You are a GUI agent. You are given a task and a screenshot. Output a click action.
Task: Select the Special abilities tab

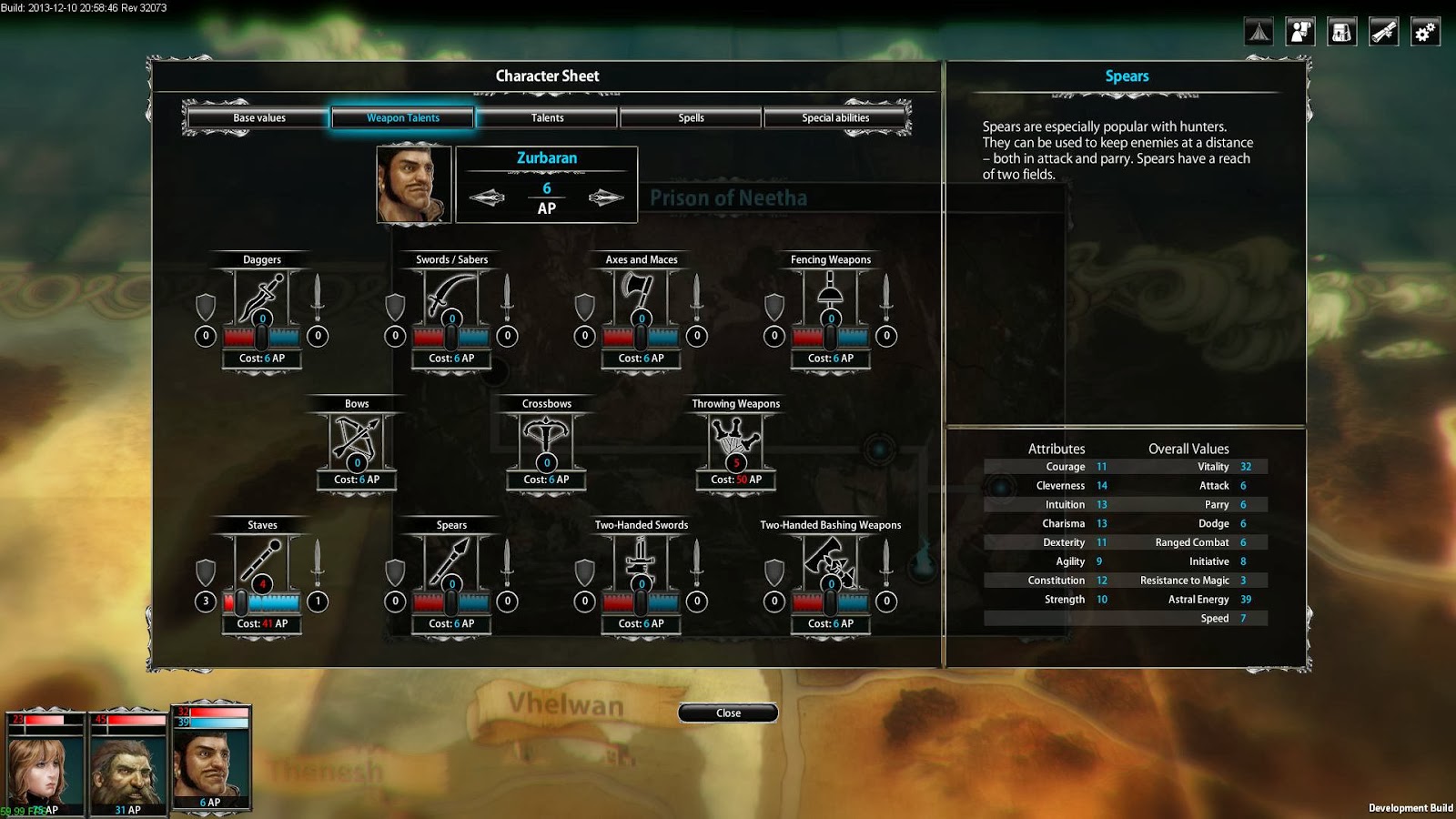pyautogui.click(x=834, y=118)
